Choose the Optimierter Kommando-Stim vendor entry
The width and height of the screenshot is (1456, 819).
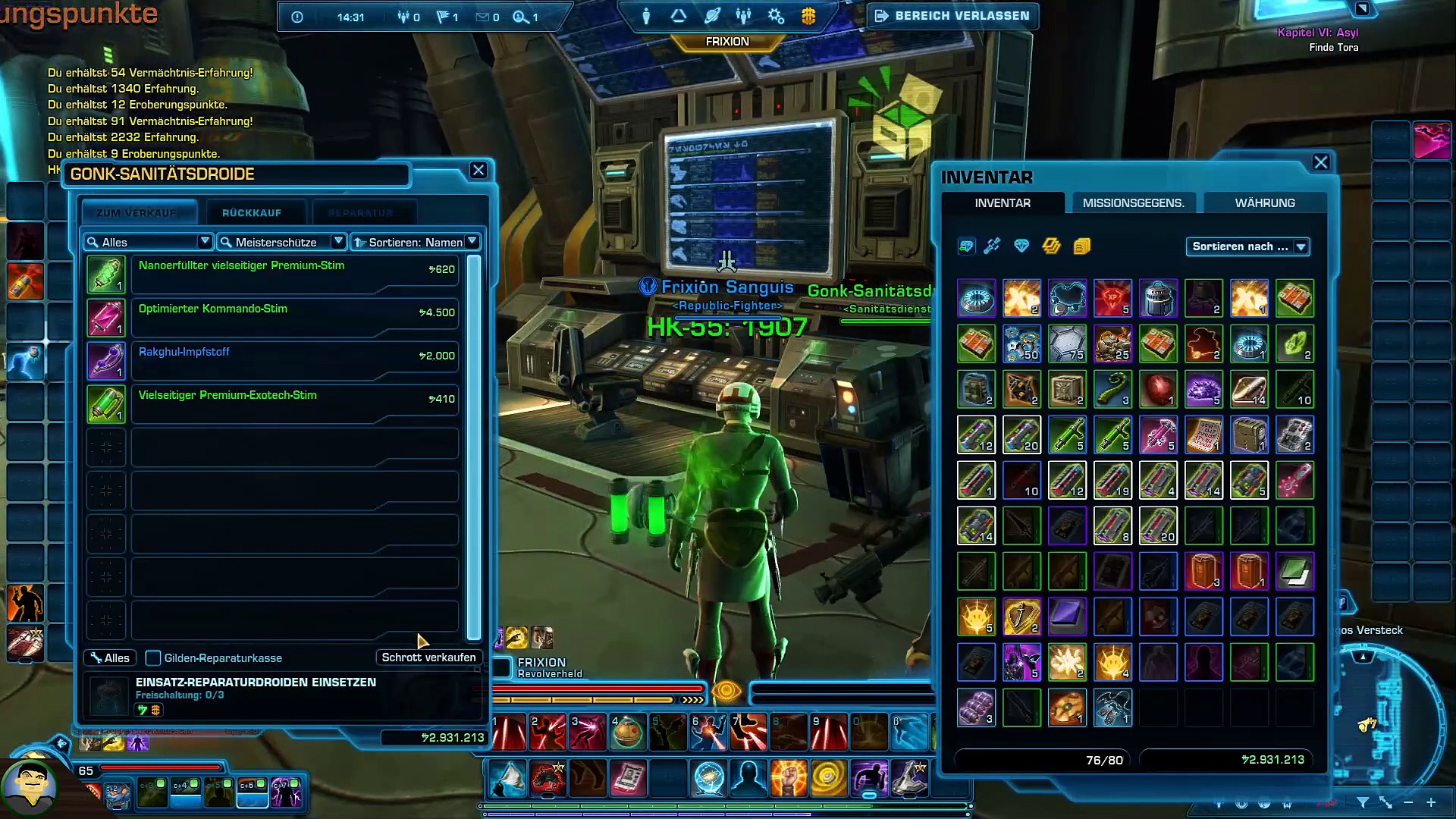tap(294, 317)
